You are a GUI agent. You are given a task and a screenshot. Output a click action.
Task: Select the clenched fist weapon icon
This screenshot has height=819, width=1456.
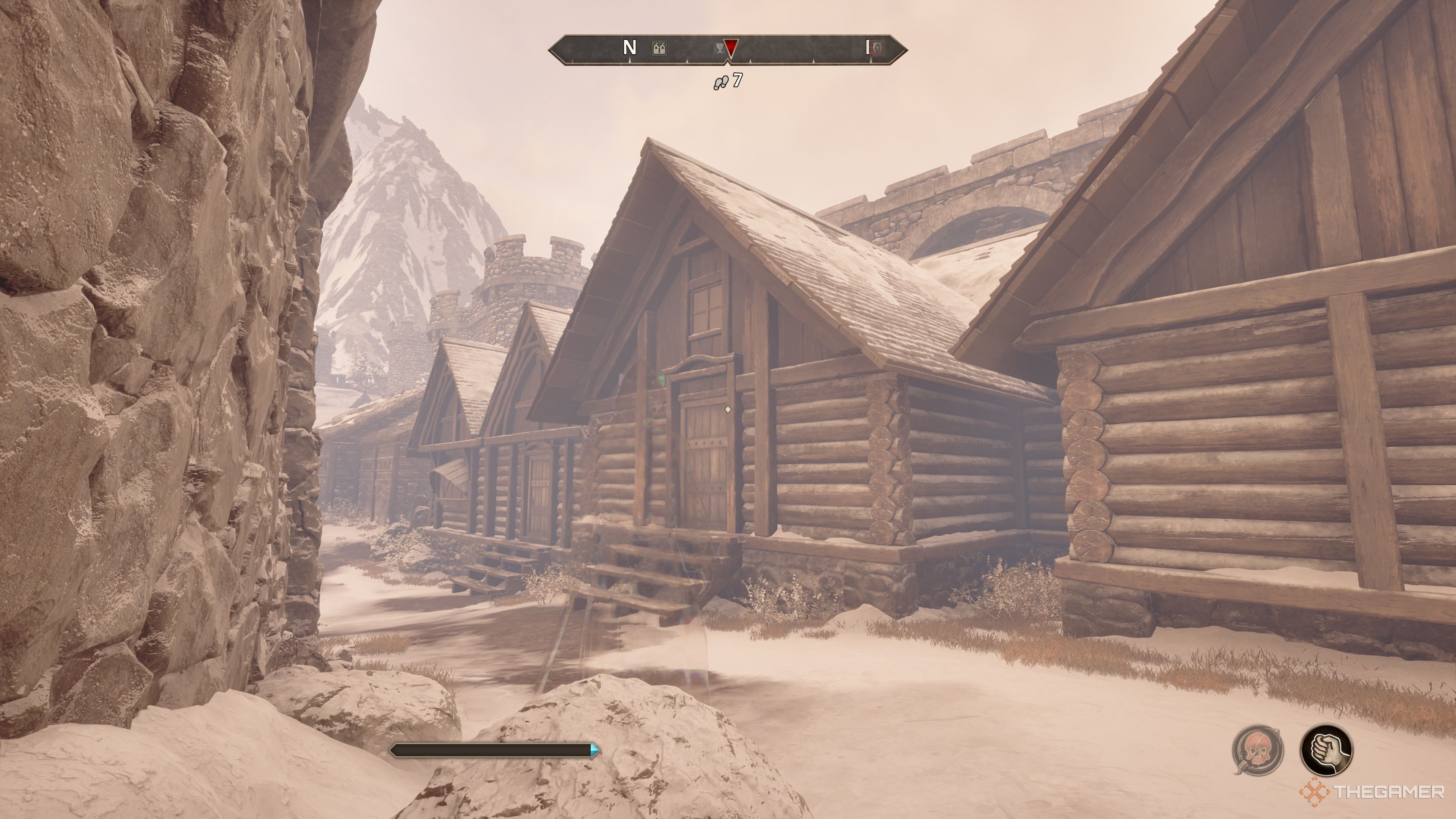1326,751
